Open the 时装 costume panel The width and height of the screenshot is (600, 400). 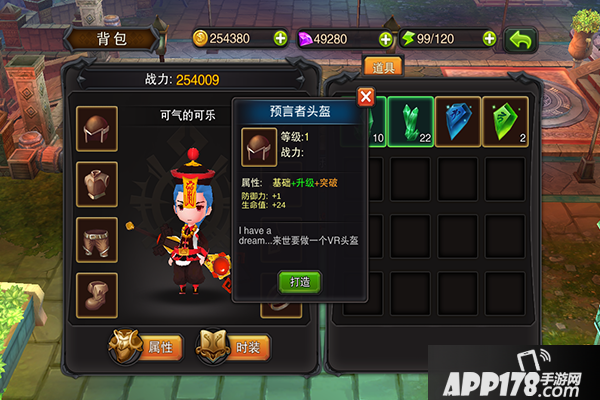click(234, 347)
